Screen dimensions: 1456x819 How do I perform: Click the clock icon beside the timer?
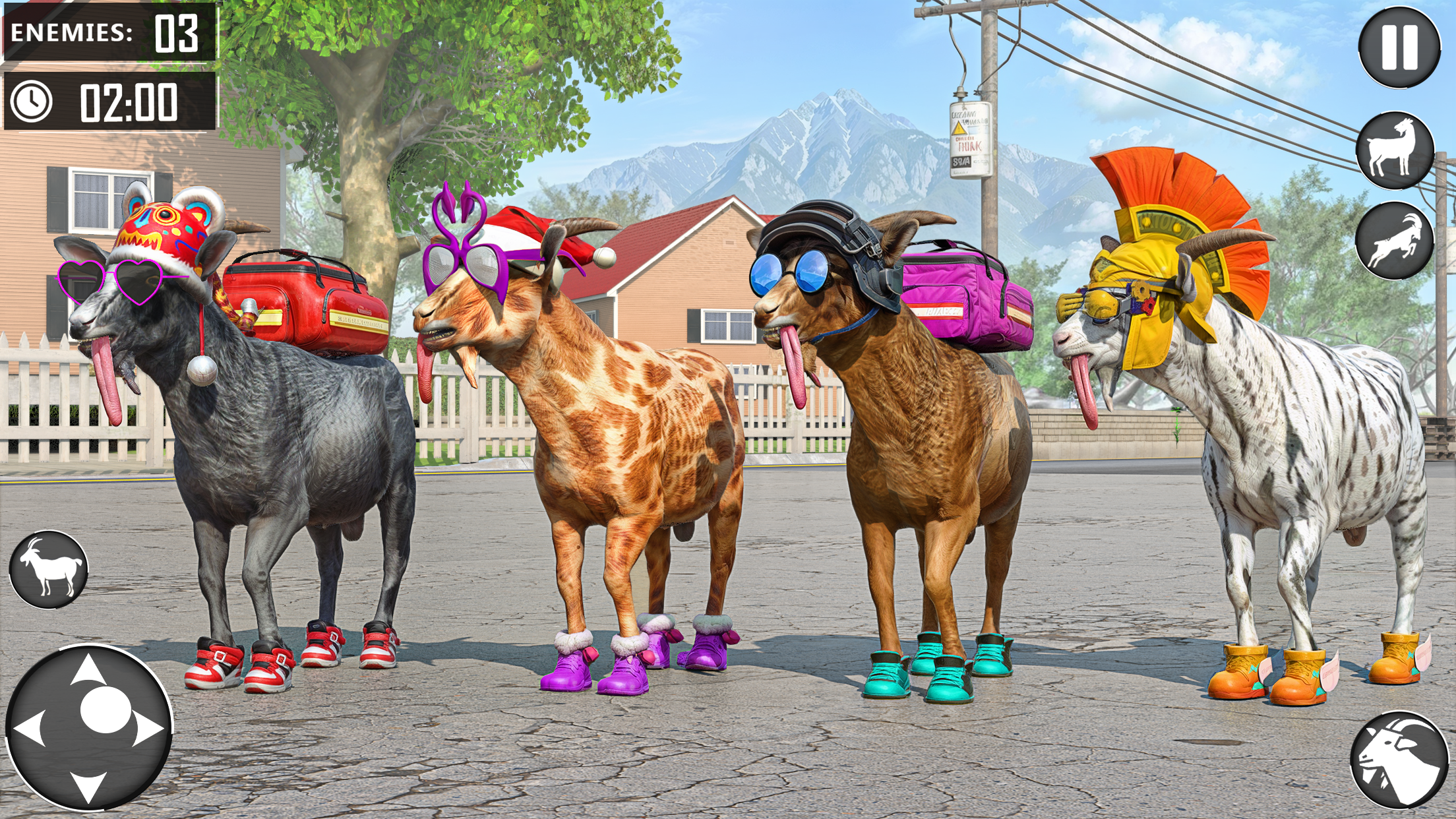click(32, 101)
